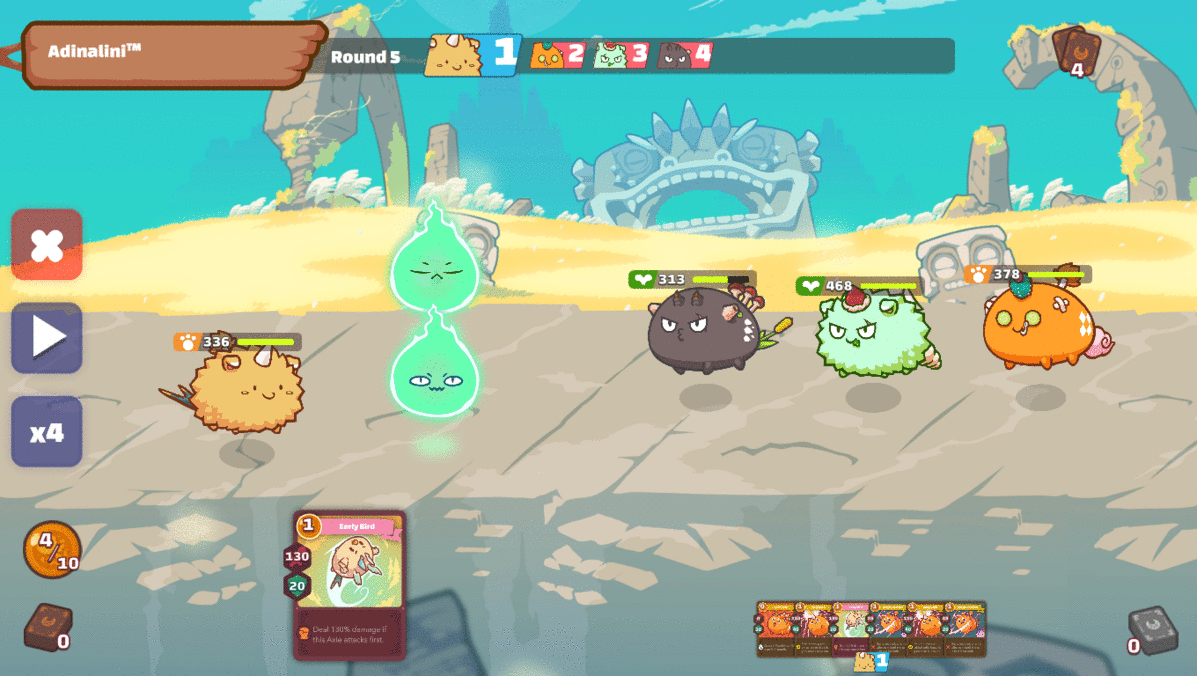Toggle the x4 battle speed button
Screen dimensions: 1197x676
click(x=47, y=432)
